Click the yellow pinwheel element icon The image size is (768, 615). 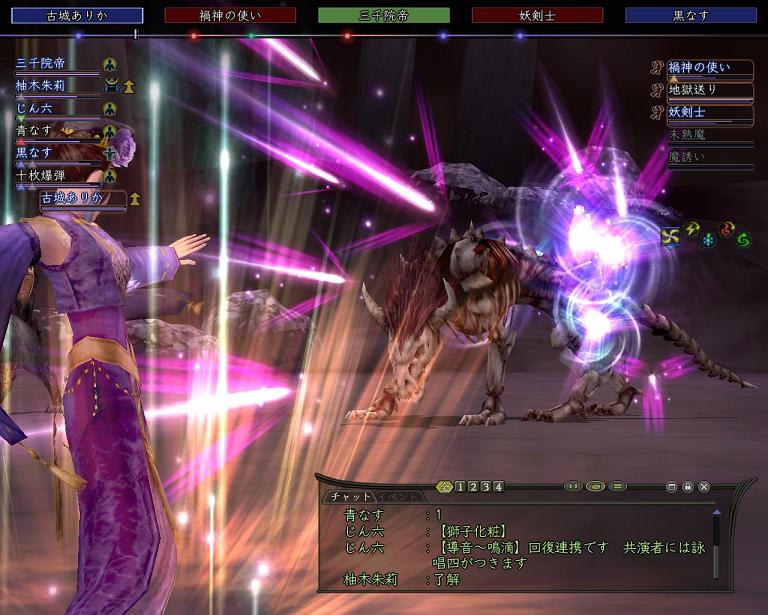pos(671,237)
